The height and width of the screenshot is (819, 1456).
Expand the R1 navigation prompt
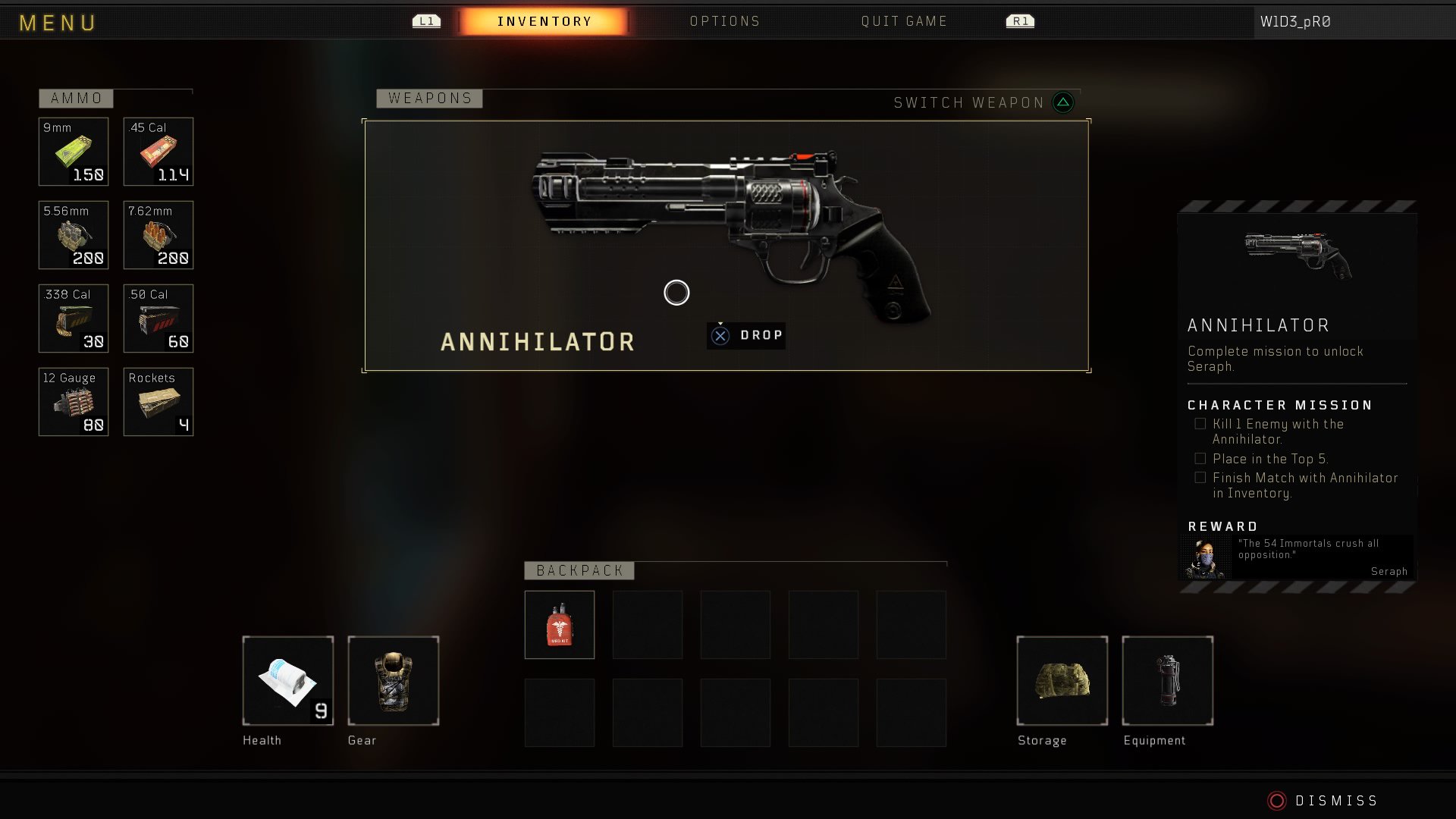click(1020, 21)
